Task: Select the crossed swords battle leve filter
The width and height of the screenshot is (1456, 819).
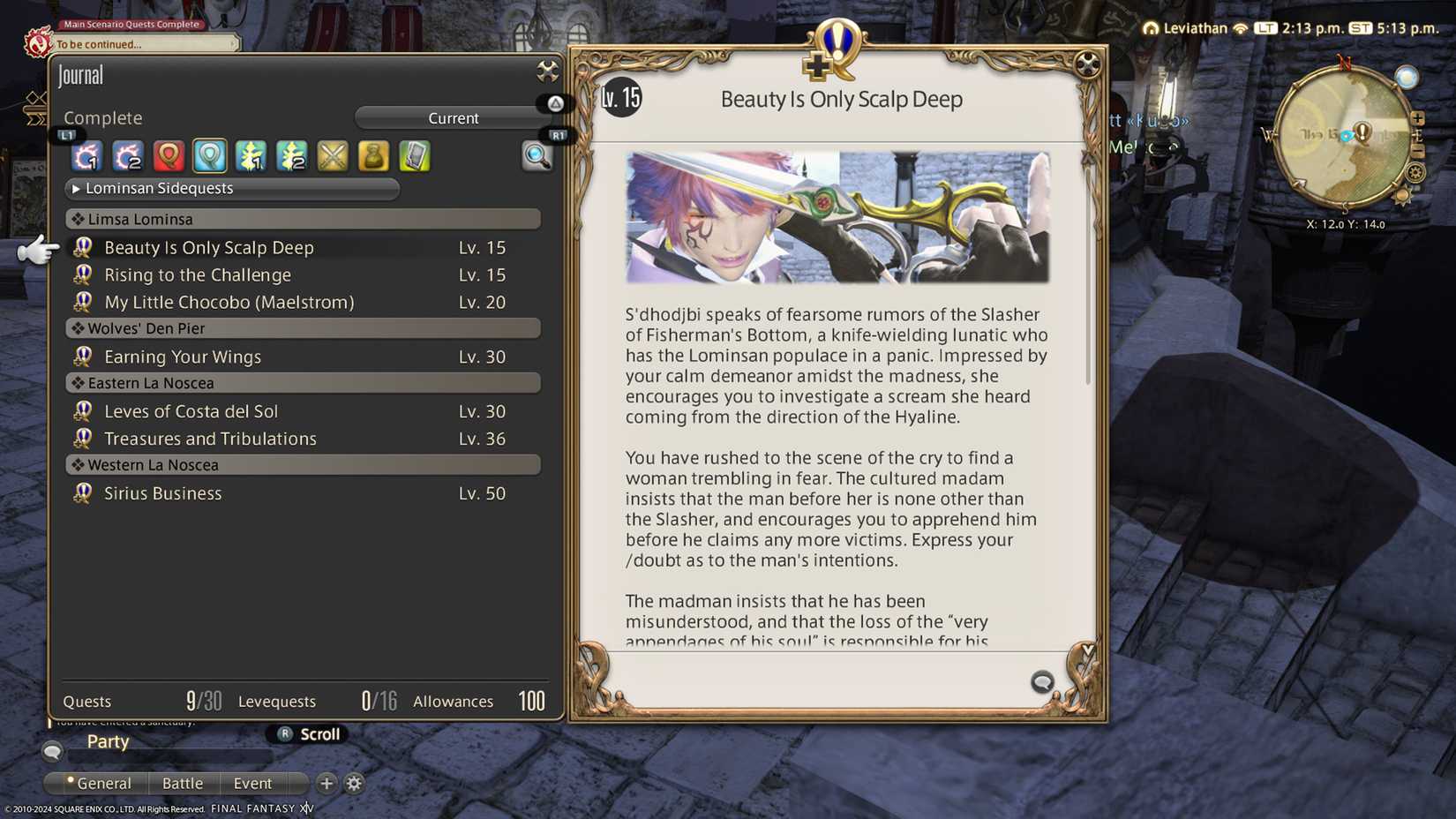Action: pos(332,156)
